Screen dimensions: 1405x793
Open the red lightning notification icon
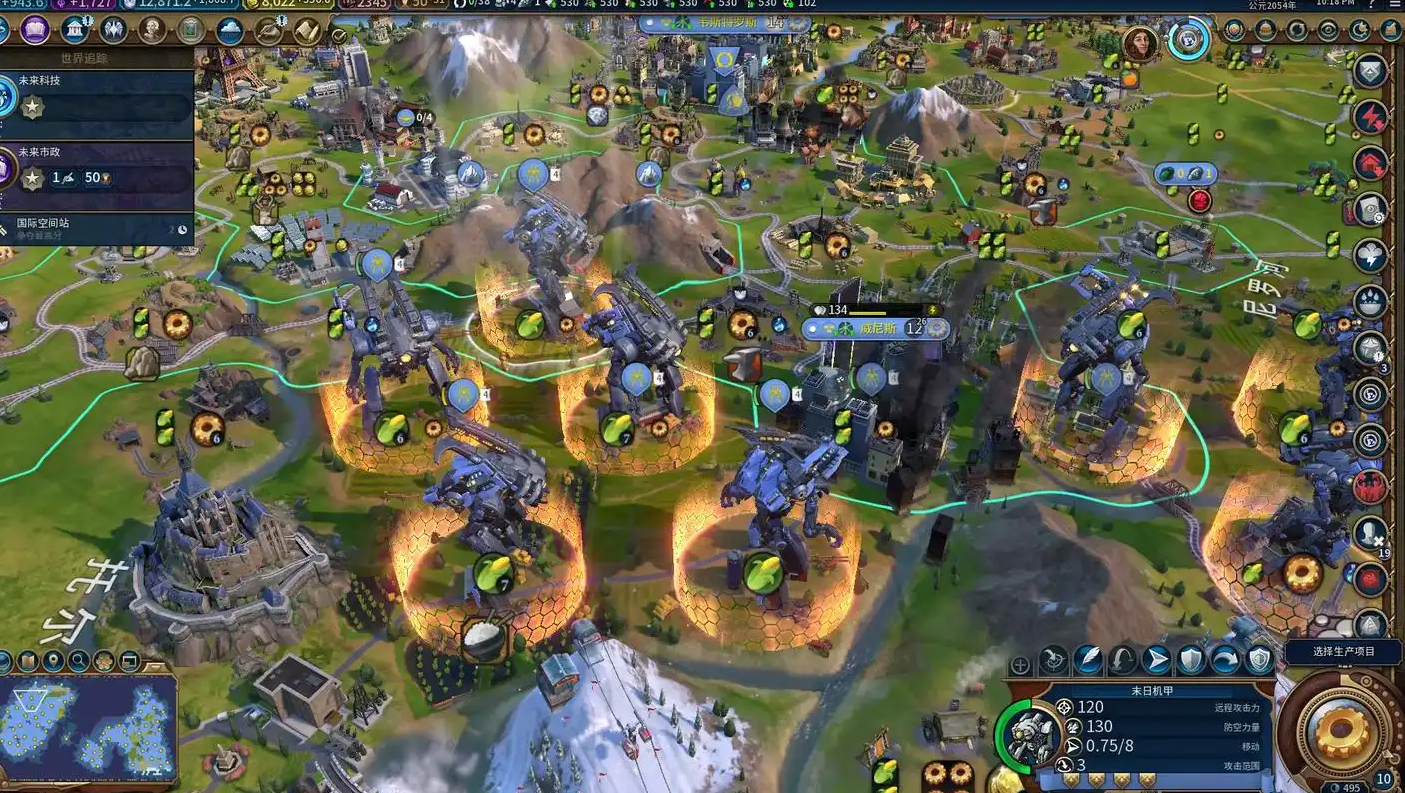point(1369,117)
